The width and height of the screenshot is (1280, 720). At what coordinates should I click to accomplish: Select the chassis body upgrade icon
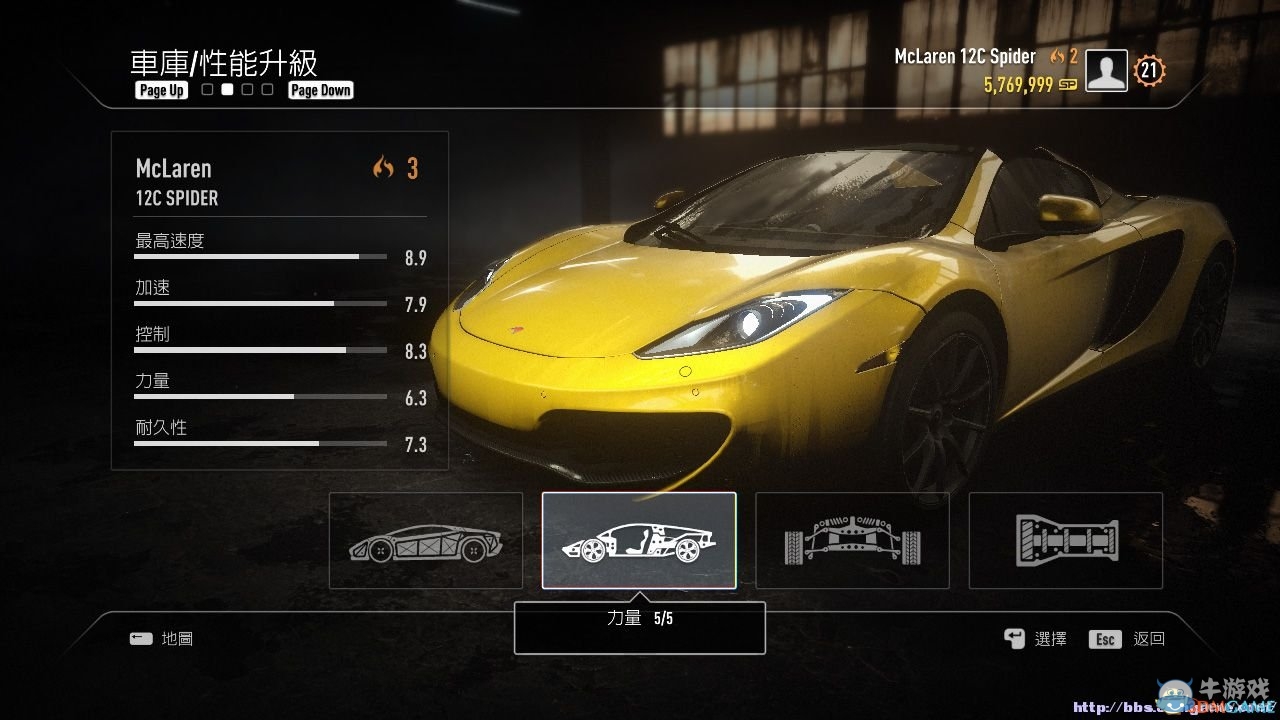coord(425,540)
